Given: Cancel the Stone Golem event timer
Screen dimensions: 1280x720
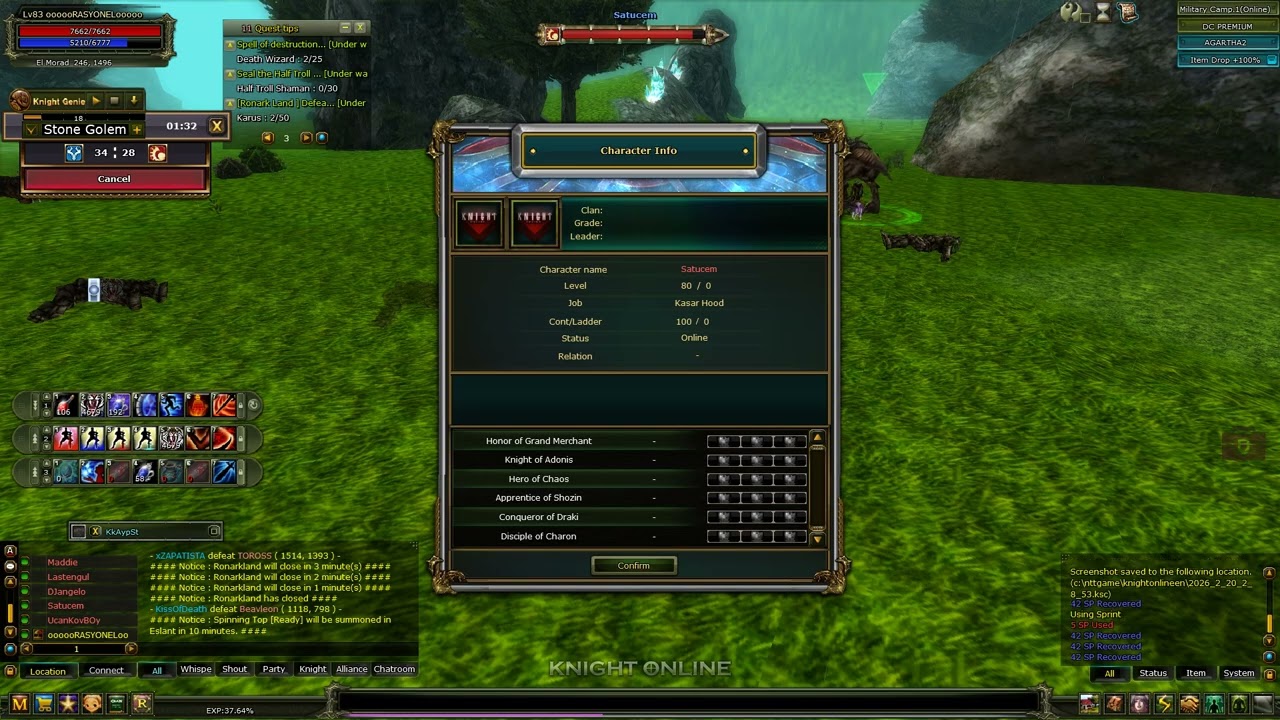Looking at the screenshot, I should tap(114, 179).
